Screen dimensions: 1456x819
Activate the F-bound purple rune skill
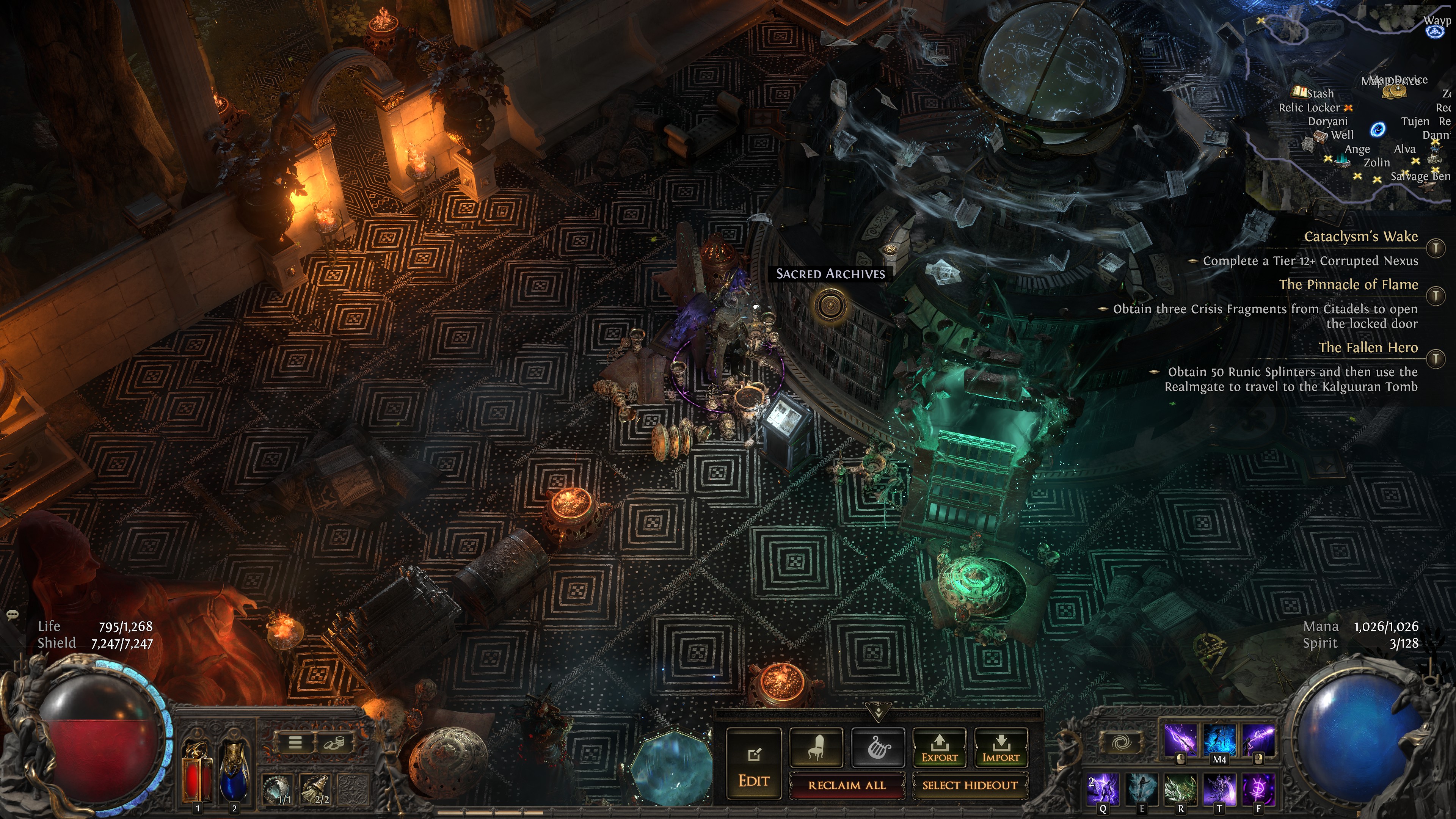coord(1259,789)
